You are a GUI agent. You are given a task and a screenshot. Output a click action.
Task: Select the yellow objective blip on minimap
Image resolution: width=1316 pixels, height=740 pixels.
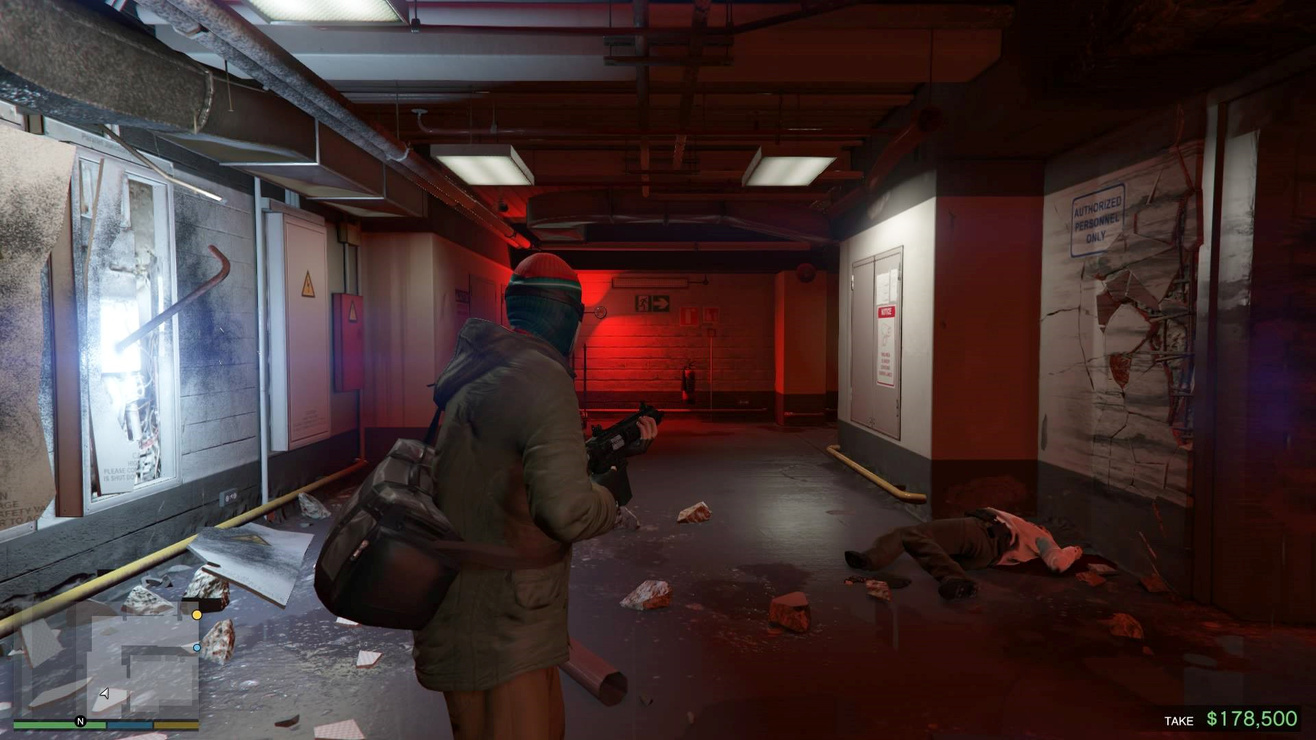(197, 614)
